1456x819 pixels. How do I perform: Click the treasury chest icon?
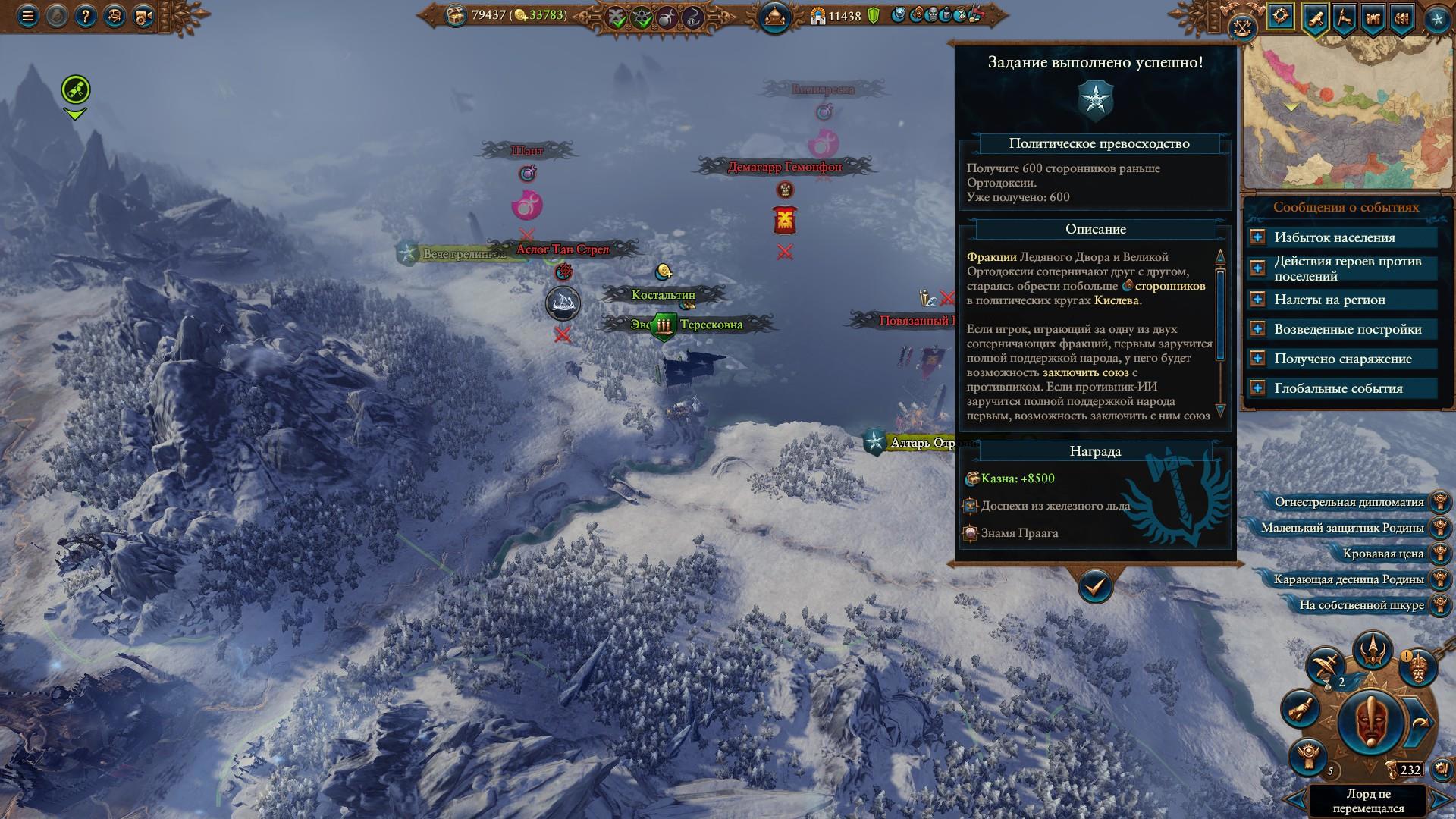coord(456,15)
